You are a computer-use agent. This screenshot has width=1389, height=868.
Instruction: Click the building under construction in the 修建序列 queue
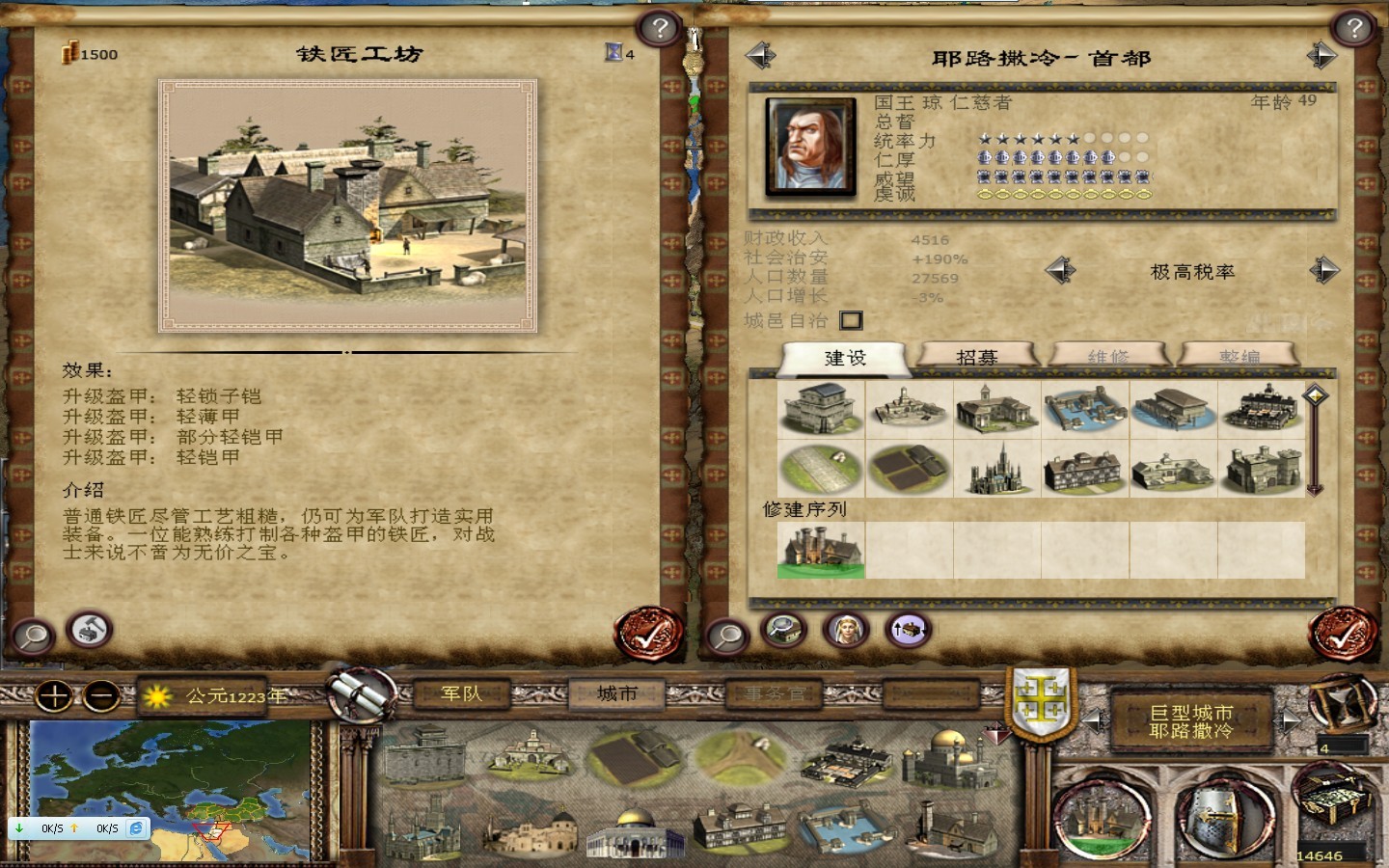pyautogui.click(x=820, y=548)
